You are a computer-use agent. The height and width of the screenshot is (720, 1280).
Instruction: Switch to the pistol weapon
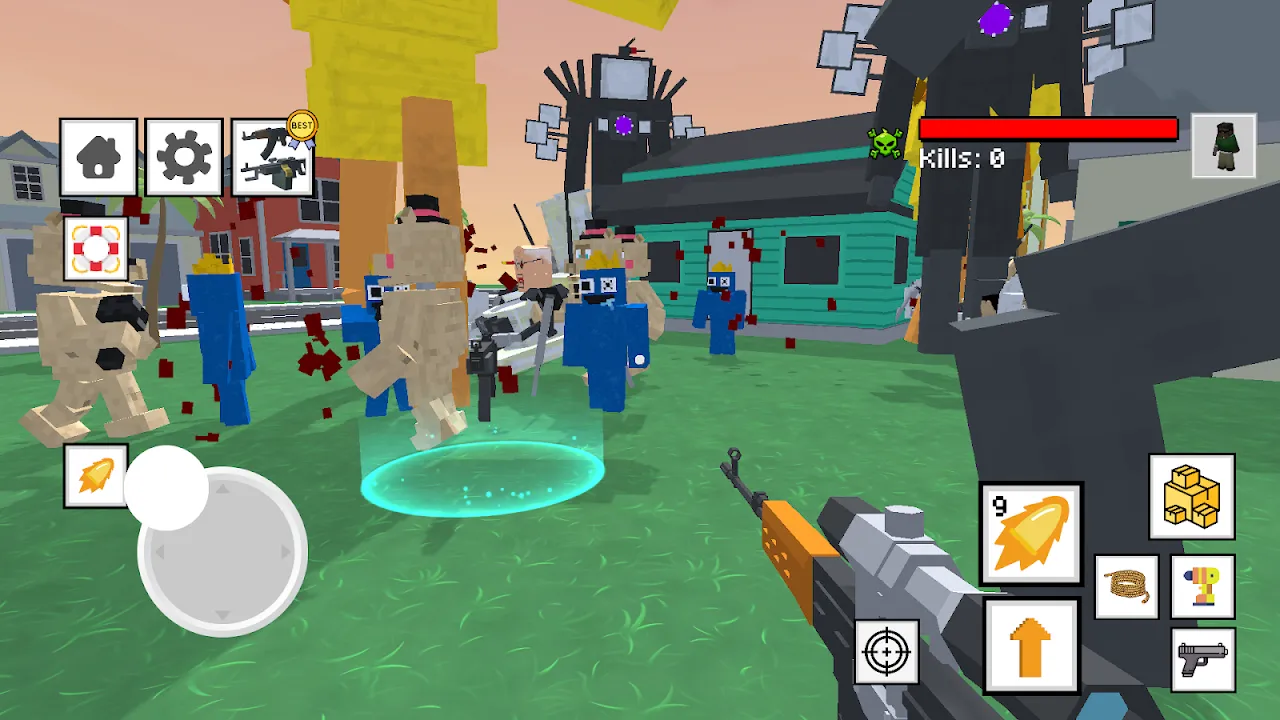1202,659
